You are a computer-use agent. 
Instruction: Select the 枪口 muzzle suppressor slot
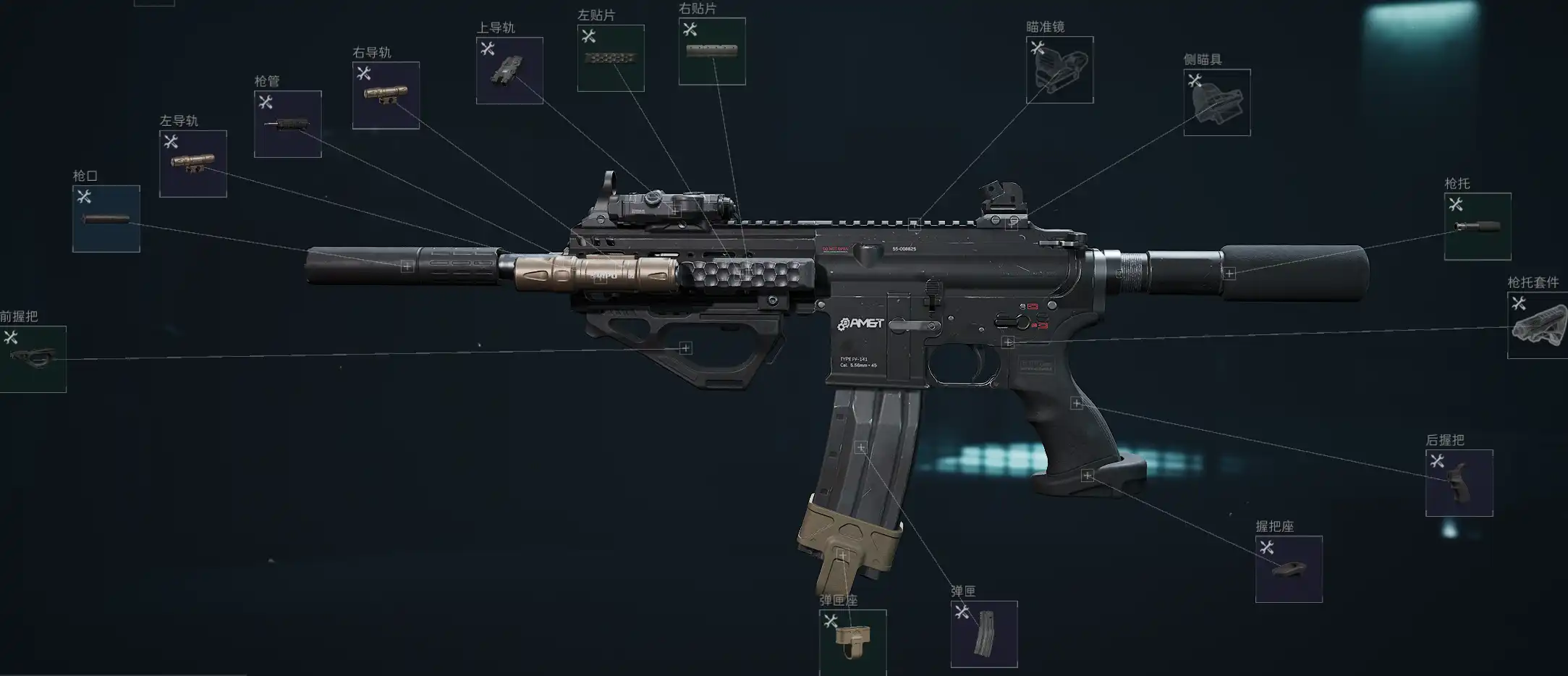click(106, 219)
